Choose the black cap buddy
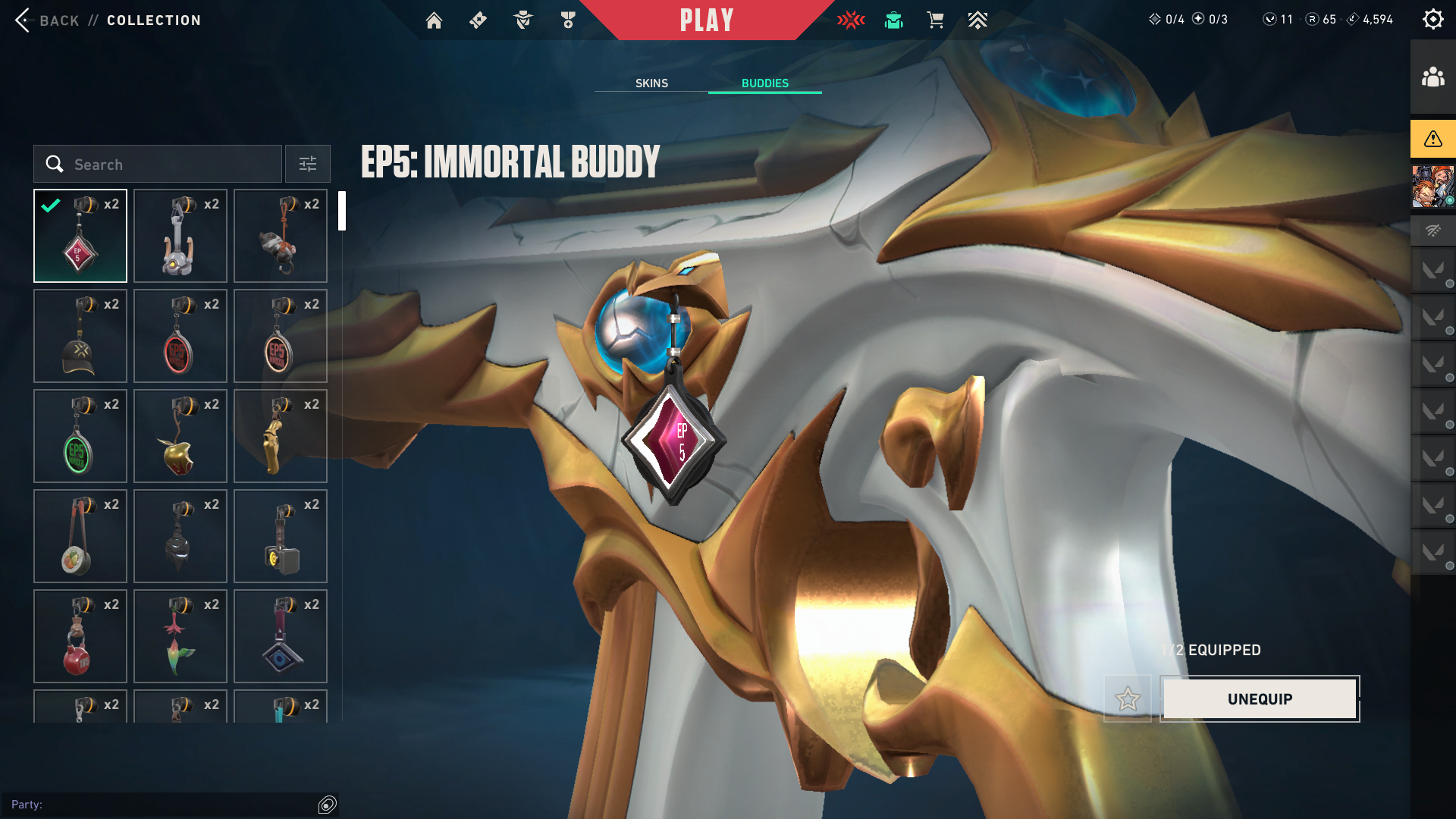Screen dimensions: 1456x819 coord(80,336)
